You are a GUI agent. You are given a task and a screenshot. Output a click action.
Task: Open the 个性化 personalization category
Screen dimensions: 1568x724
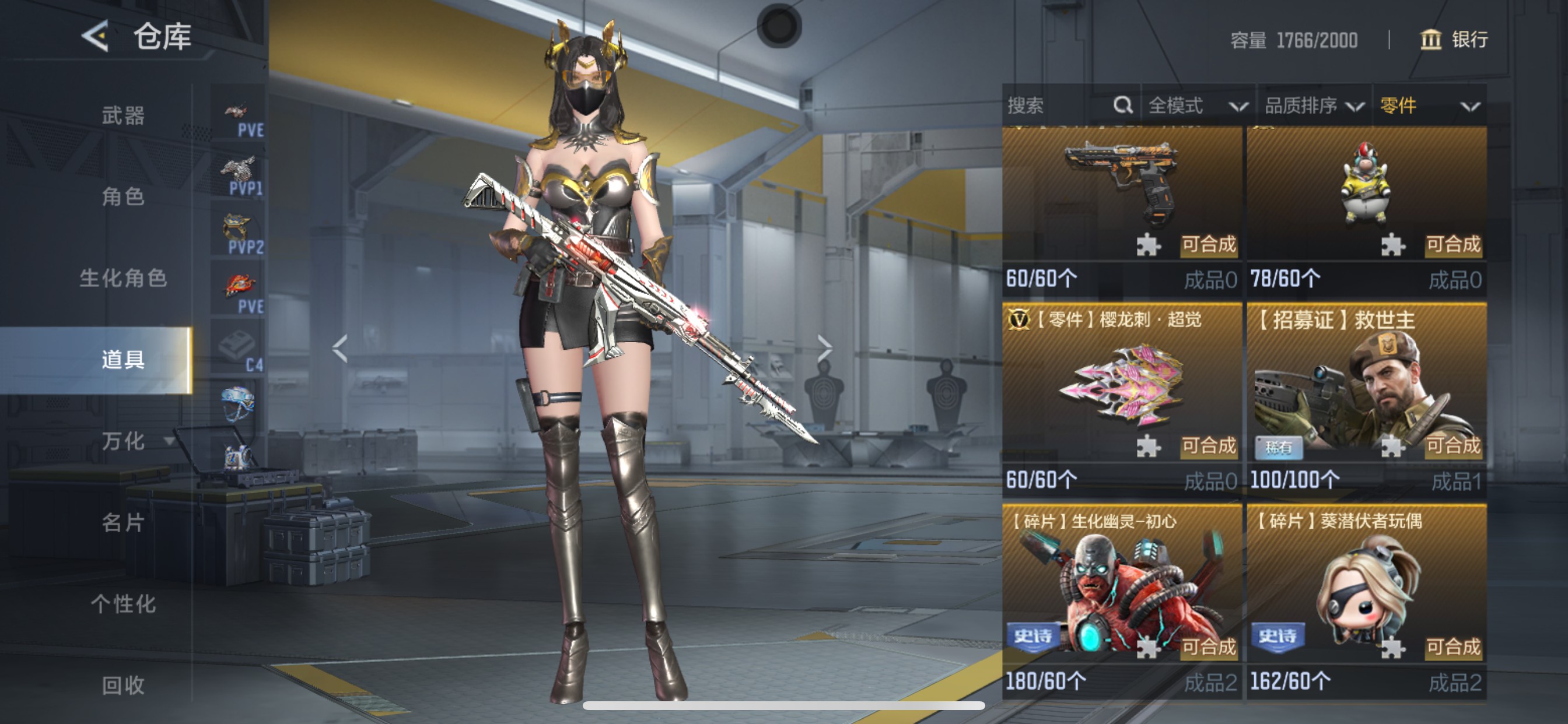point(123,604)
